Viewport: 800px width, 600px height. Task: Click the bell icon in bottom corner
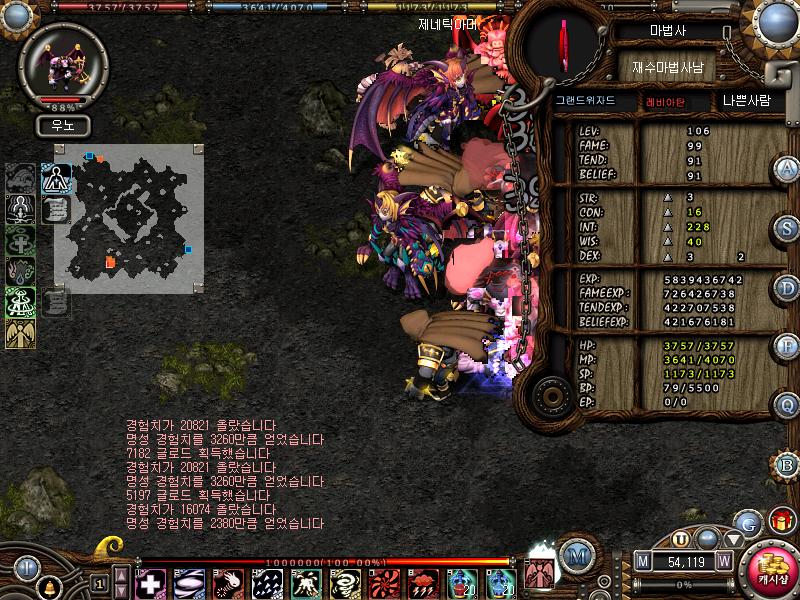[46, 585]
